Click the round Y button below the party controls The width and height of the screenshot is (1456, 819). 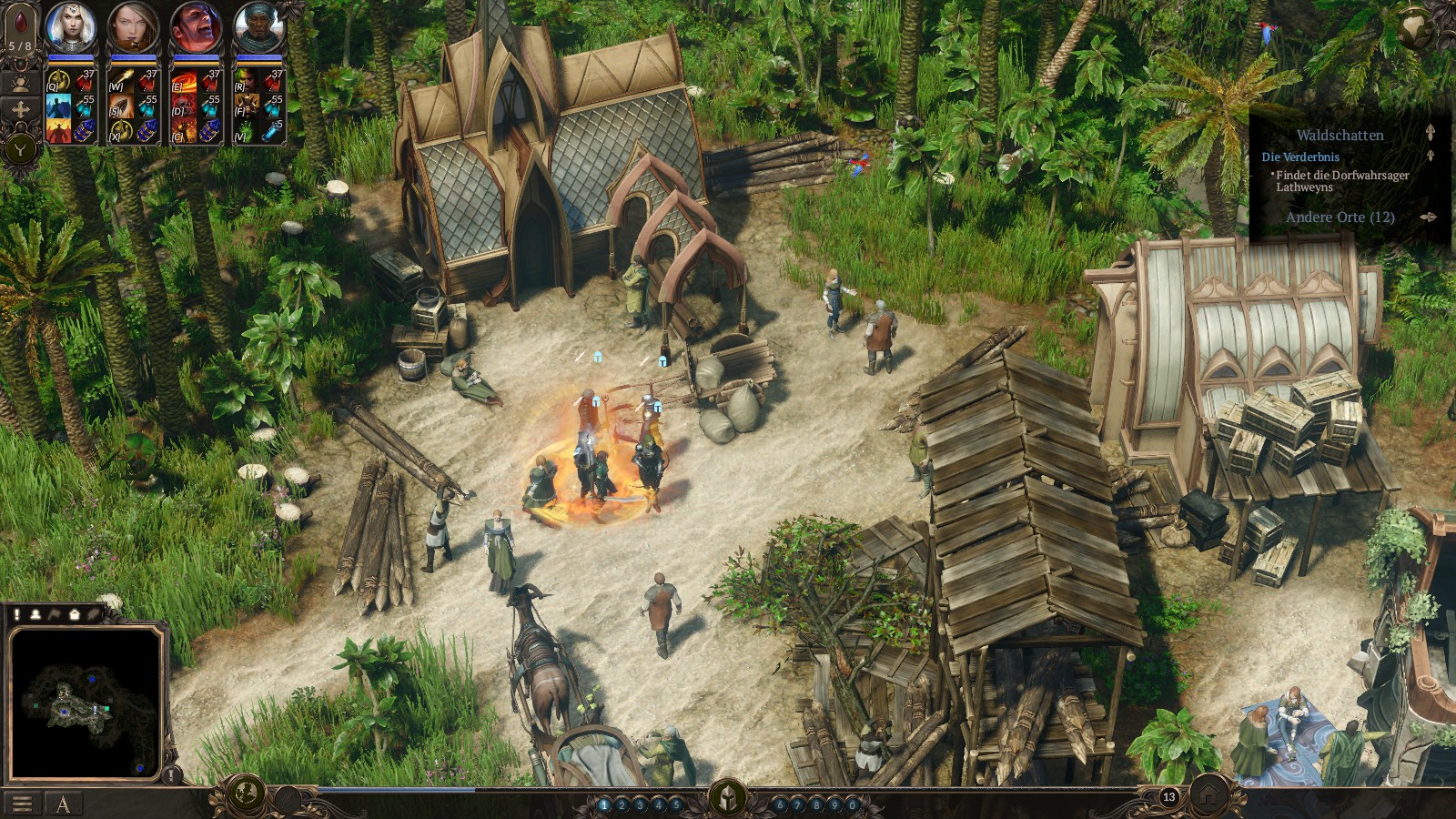(20, 147)
